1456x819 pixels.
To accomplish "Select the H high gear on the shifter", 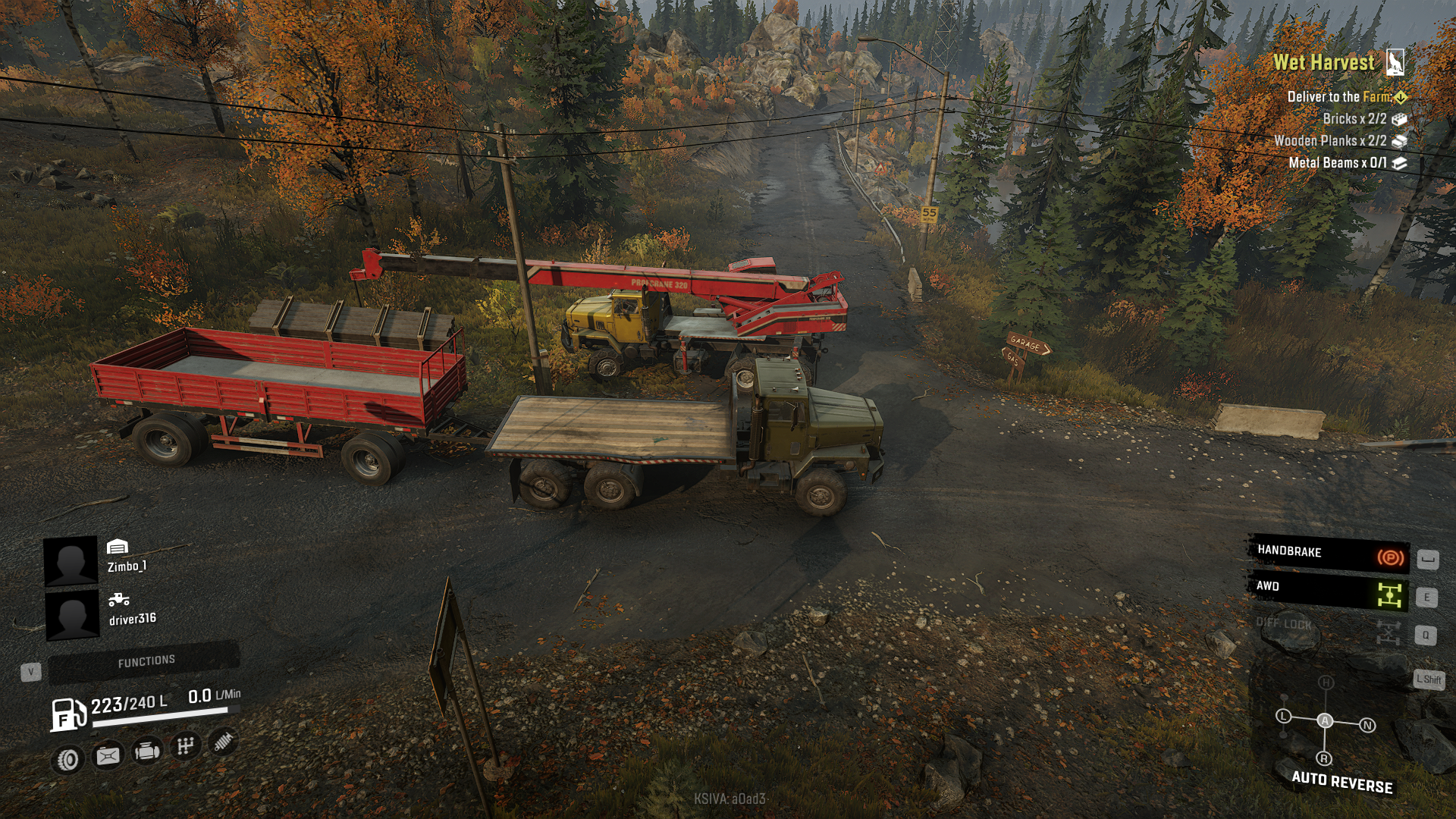I will (x=1326, y=682).
